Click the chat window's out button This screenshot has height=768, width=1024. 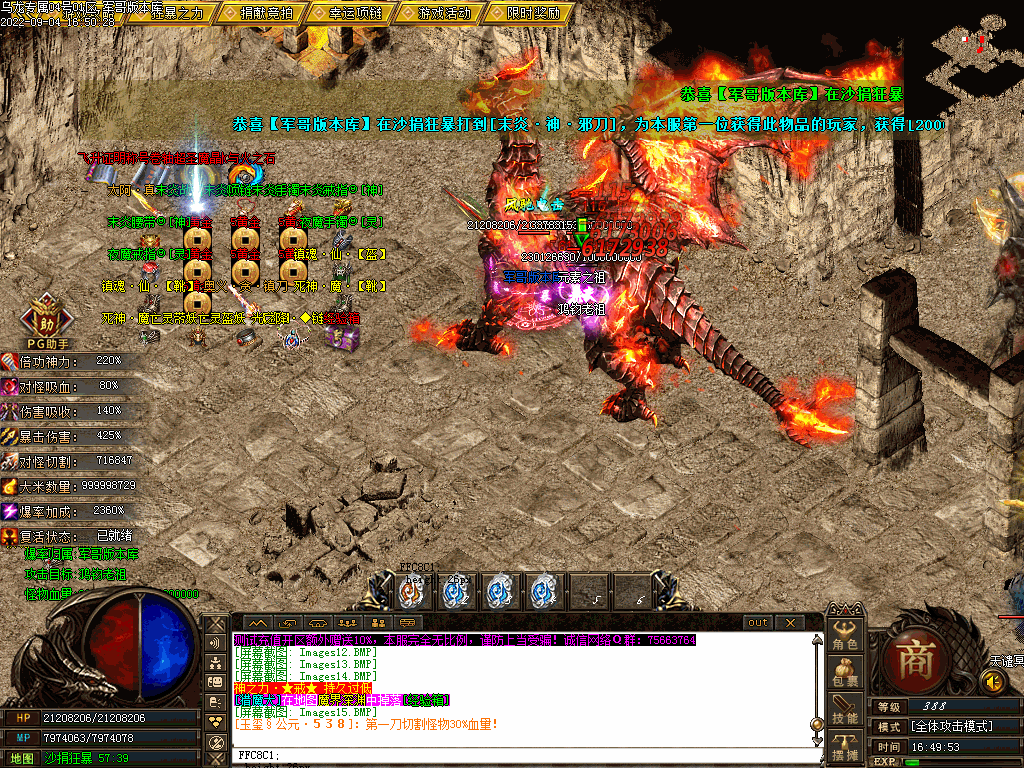click(759, 623)
